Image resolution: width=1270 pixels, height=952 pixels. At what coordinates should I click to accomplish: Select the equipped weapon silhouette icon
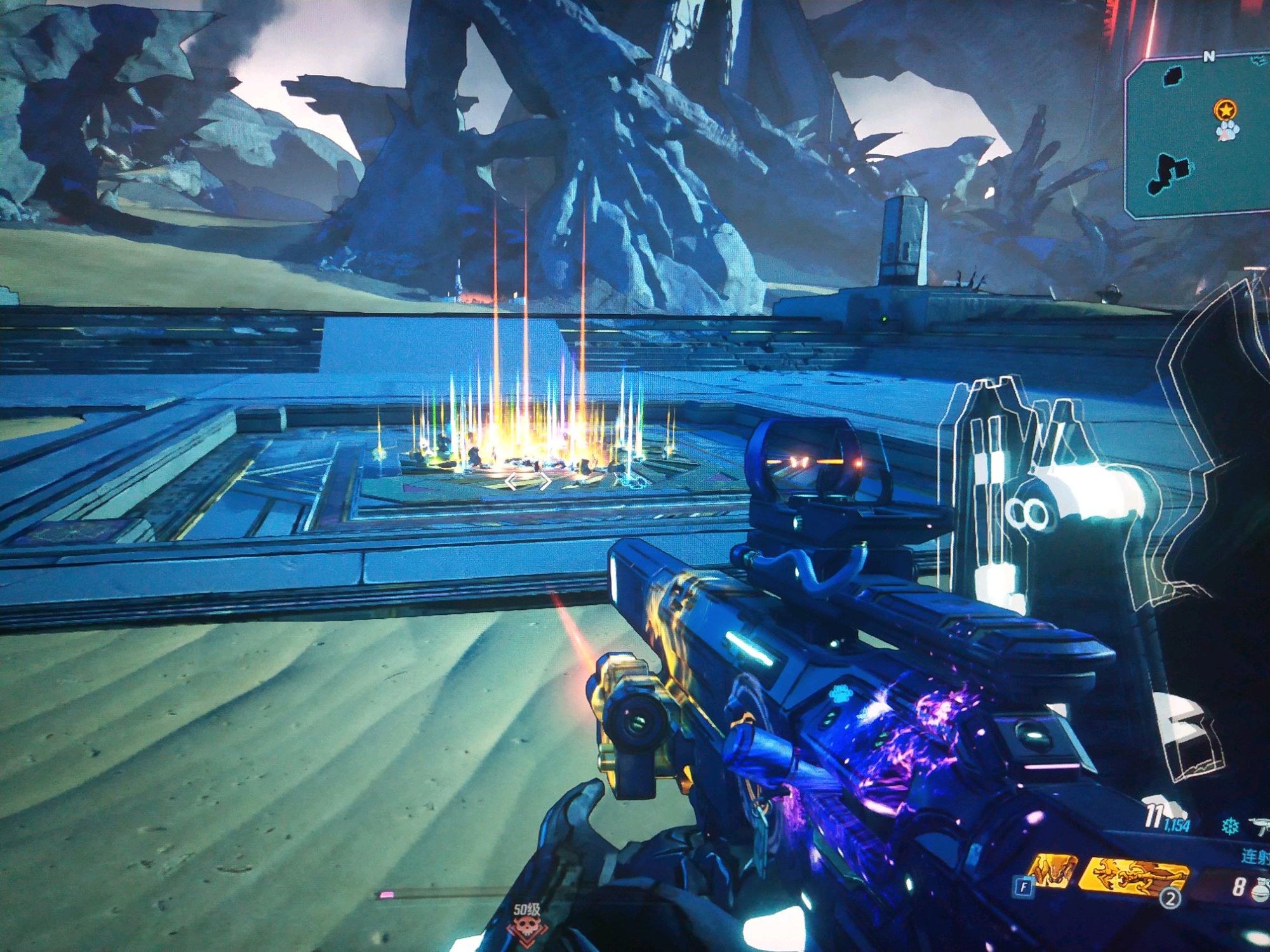[x=1260, y=826]
